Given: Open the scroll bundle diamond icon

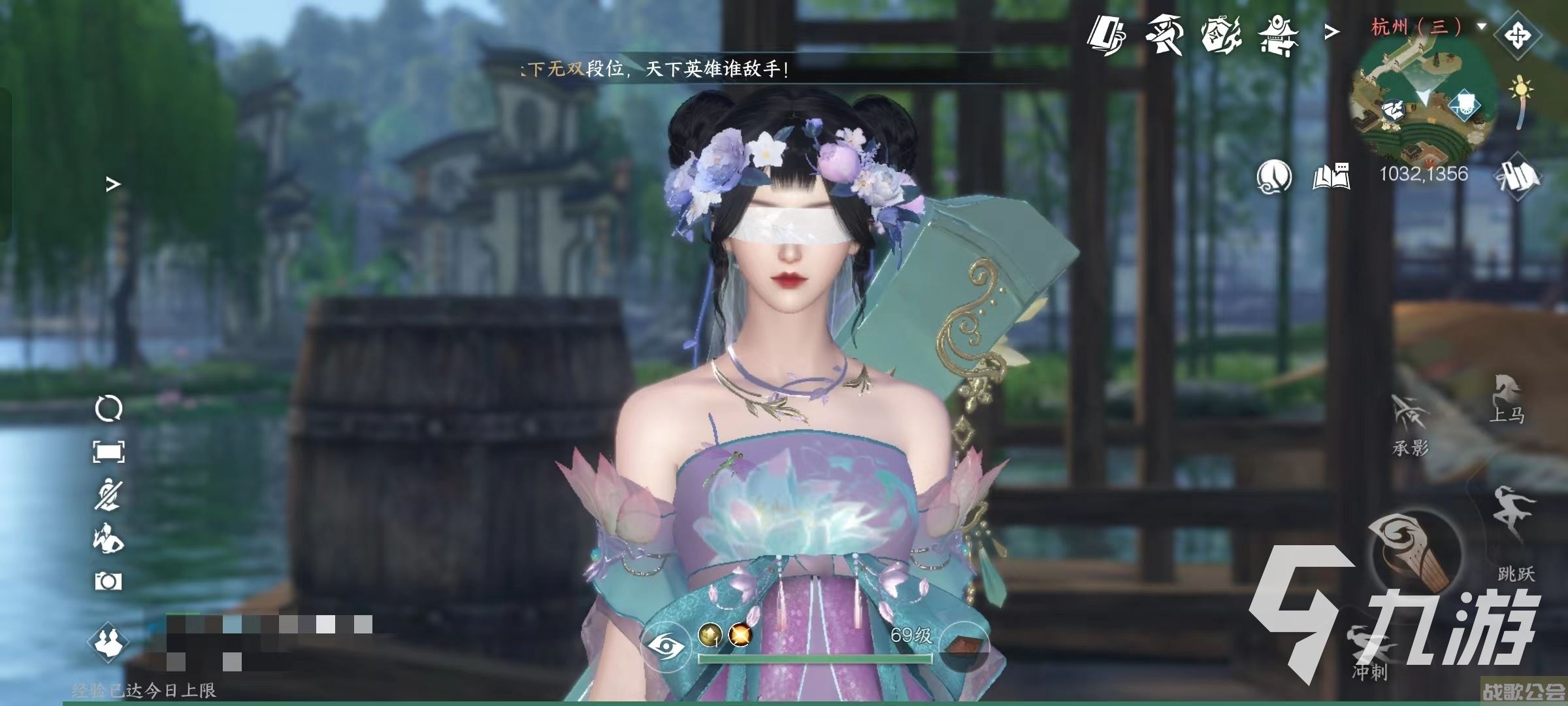Looking at the screenshot, I should pyautogui.click(x=1518, y=175).
